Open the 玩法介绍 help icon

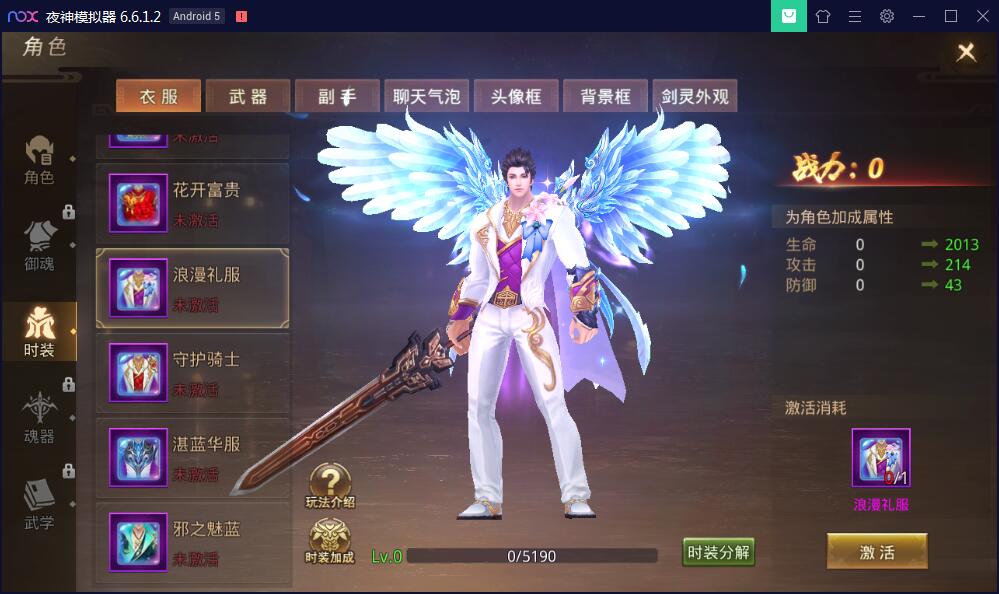coord(330,486)
